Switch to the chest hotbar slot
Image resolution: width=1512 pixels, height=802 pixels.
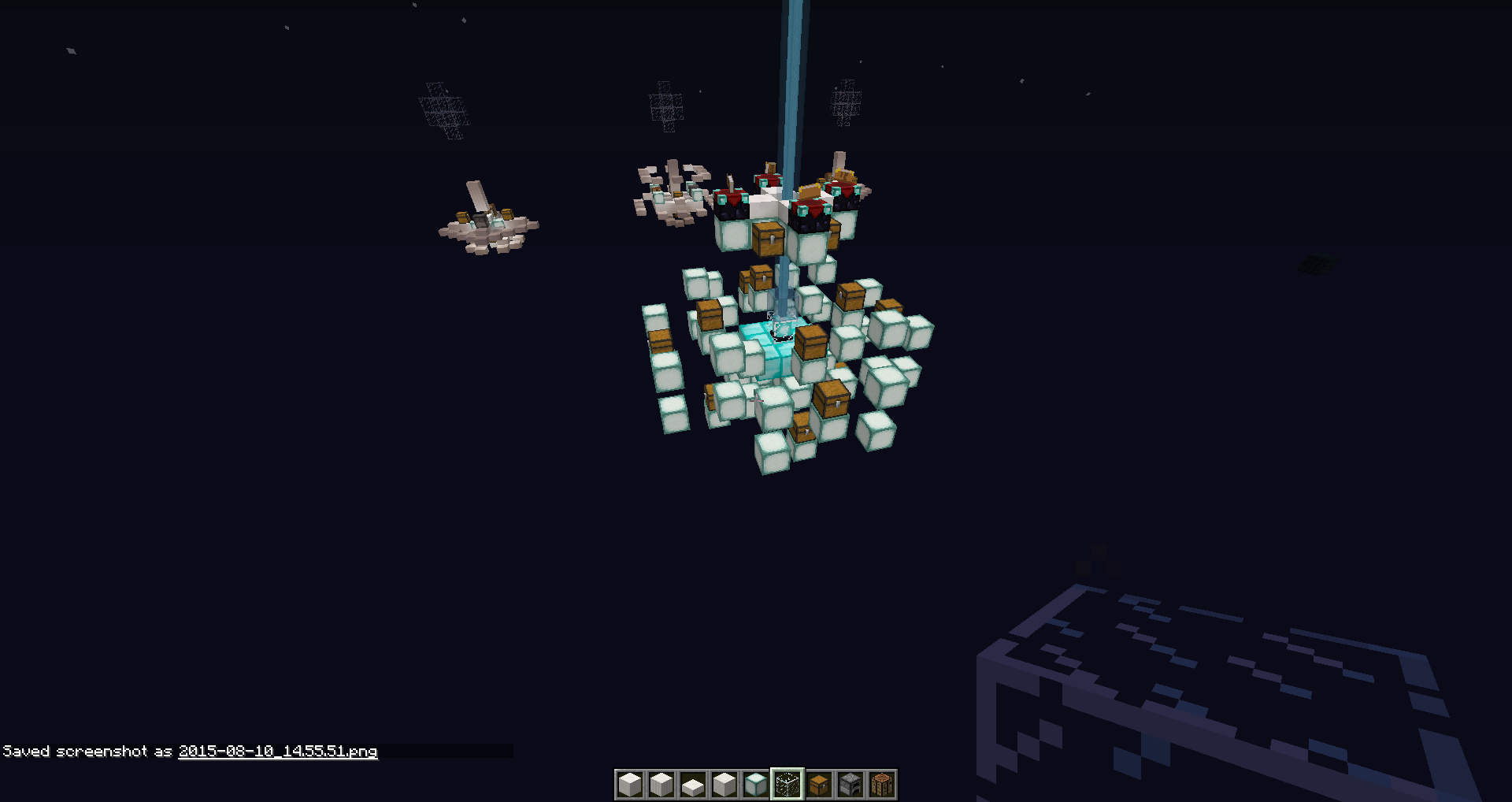[819, 785]
